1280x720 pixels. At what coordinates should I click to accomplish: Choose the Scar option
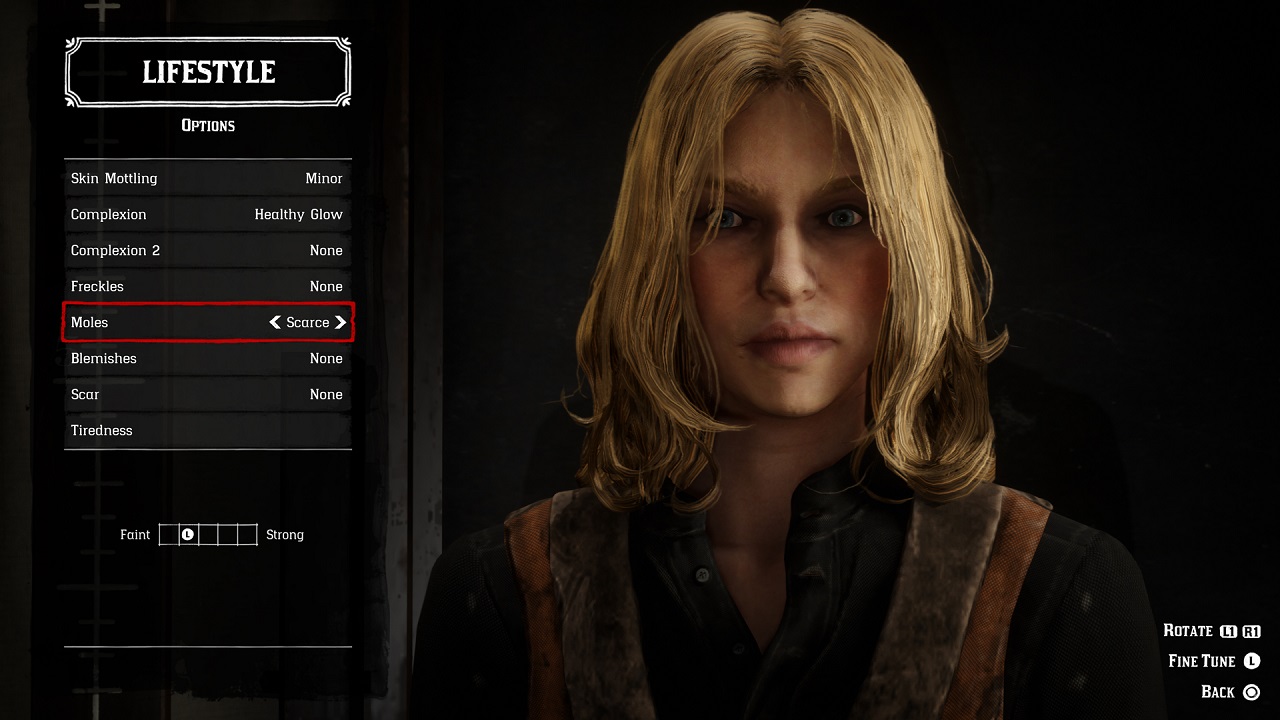click(207, 394)
